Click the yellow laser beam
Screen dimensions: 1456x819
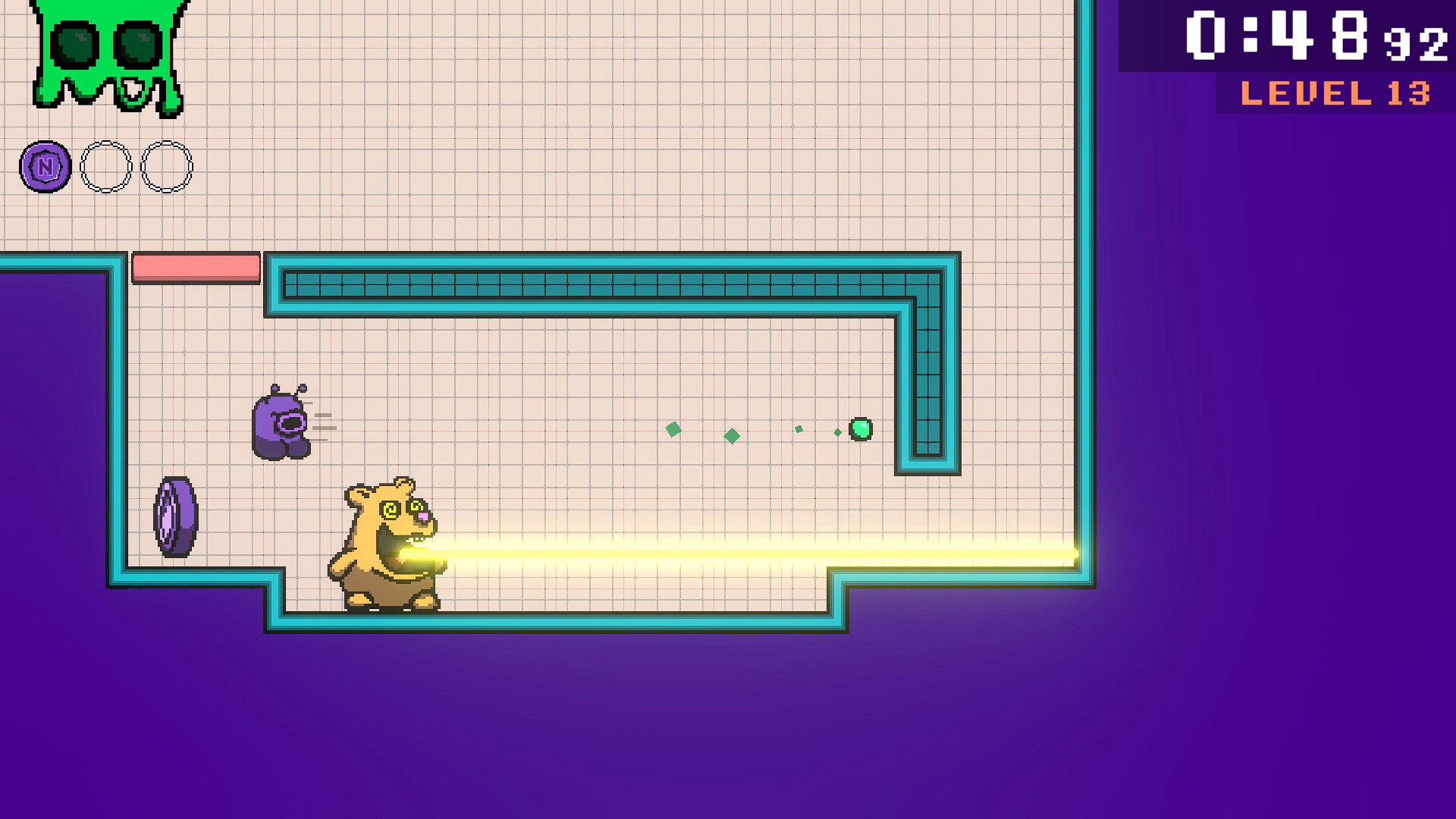click(x=758, y=554)
